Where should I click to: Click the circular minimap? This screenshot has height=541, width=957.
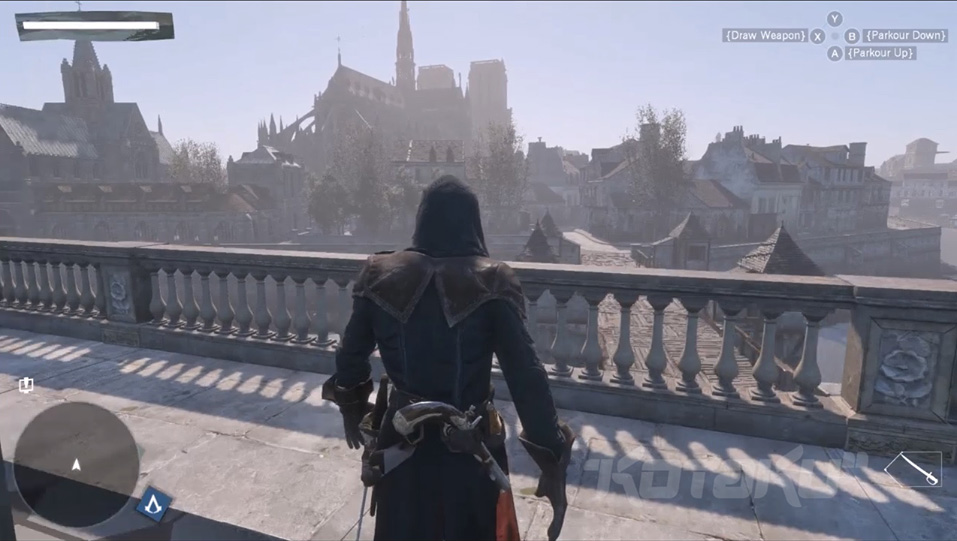(76, 464)
